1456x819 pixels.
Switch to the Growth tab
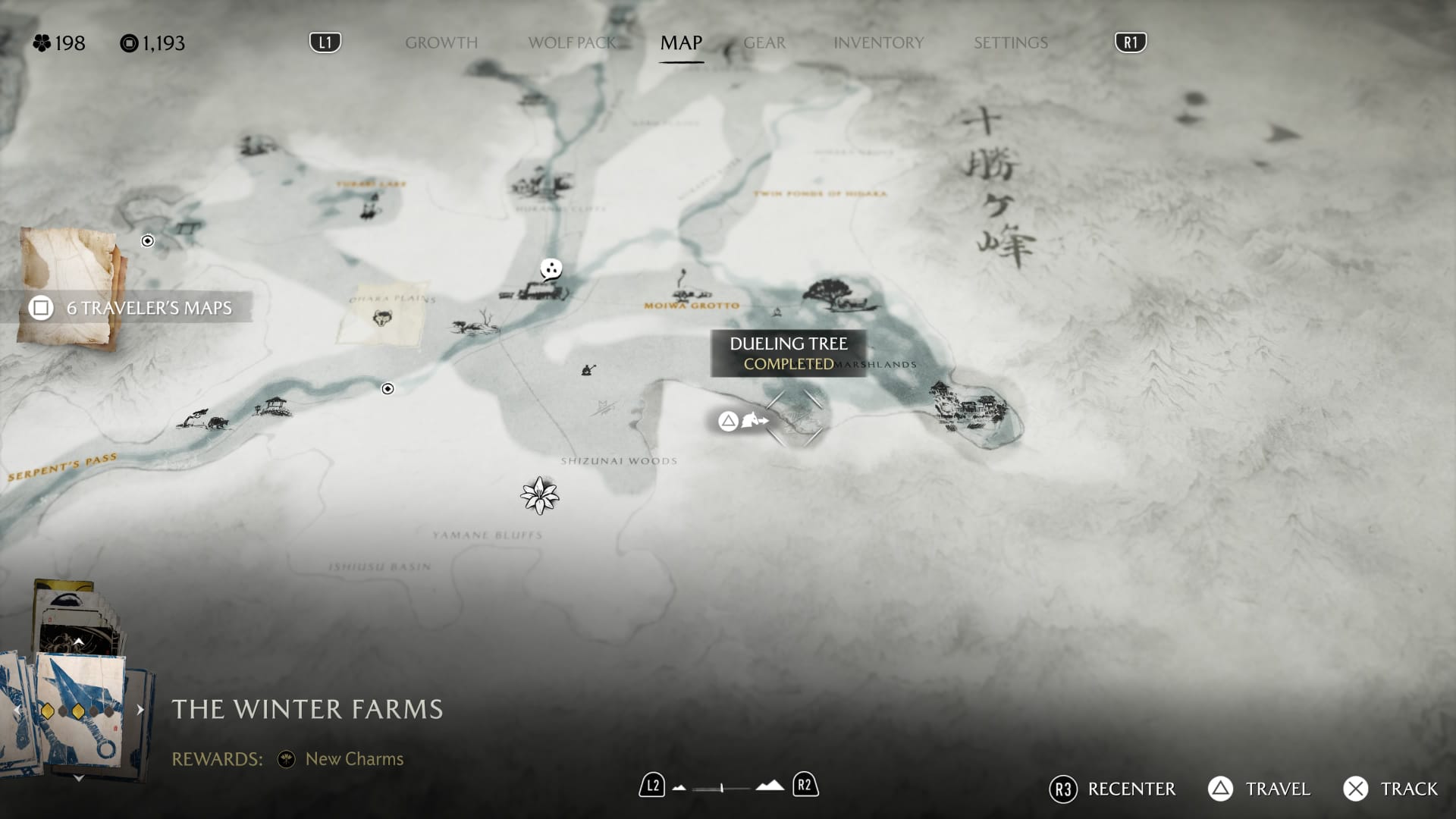441,42
